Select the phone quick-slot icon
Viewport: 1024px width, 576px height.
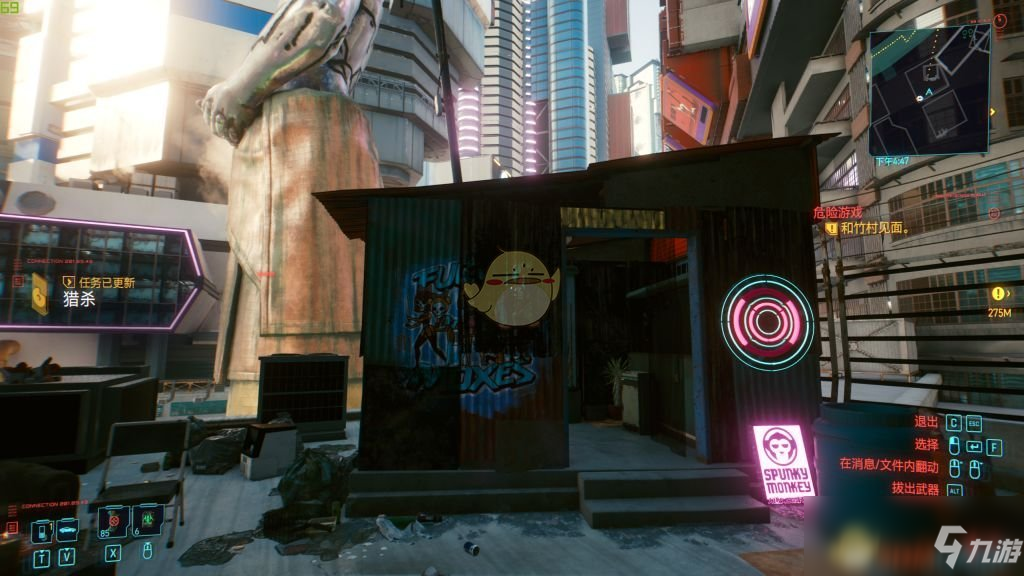(x=43, y=531)
